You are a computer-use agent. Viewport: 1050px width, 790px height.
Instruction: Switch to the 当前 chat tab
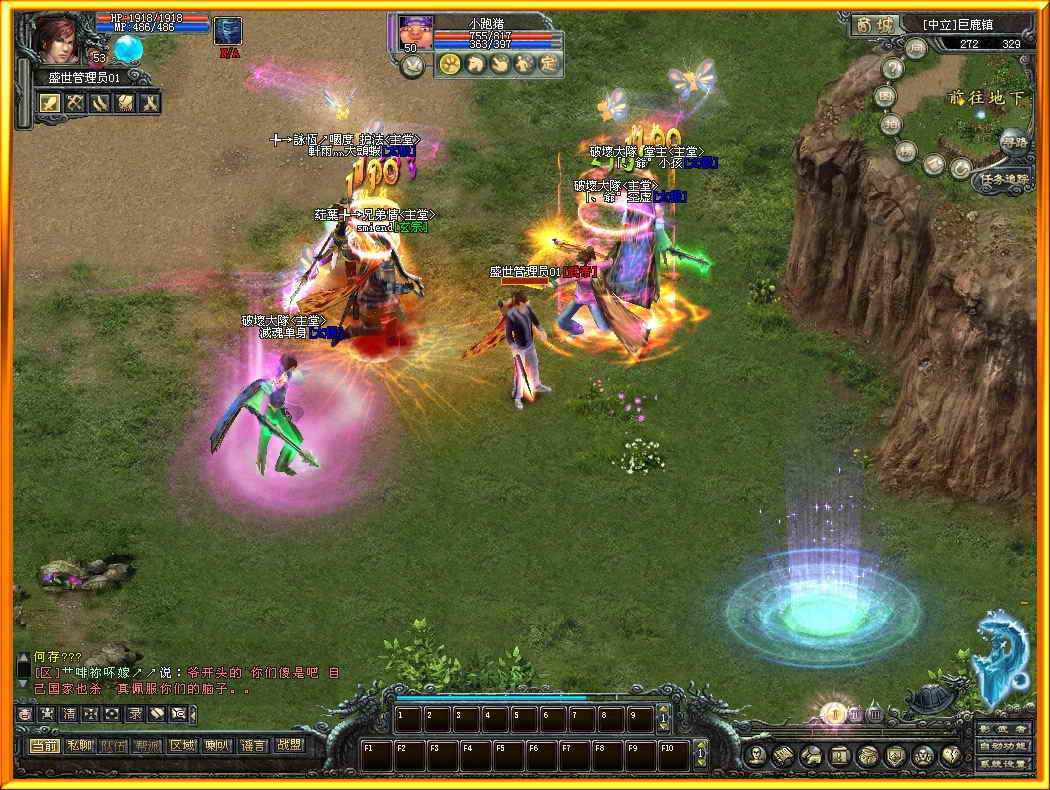[x=44, y=745]
